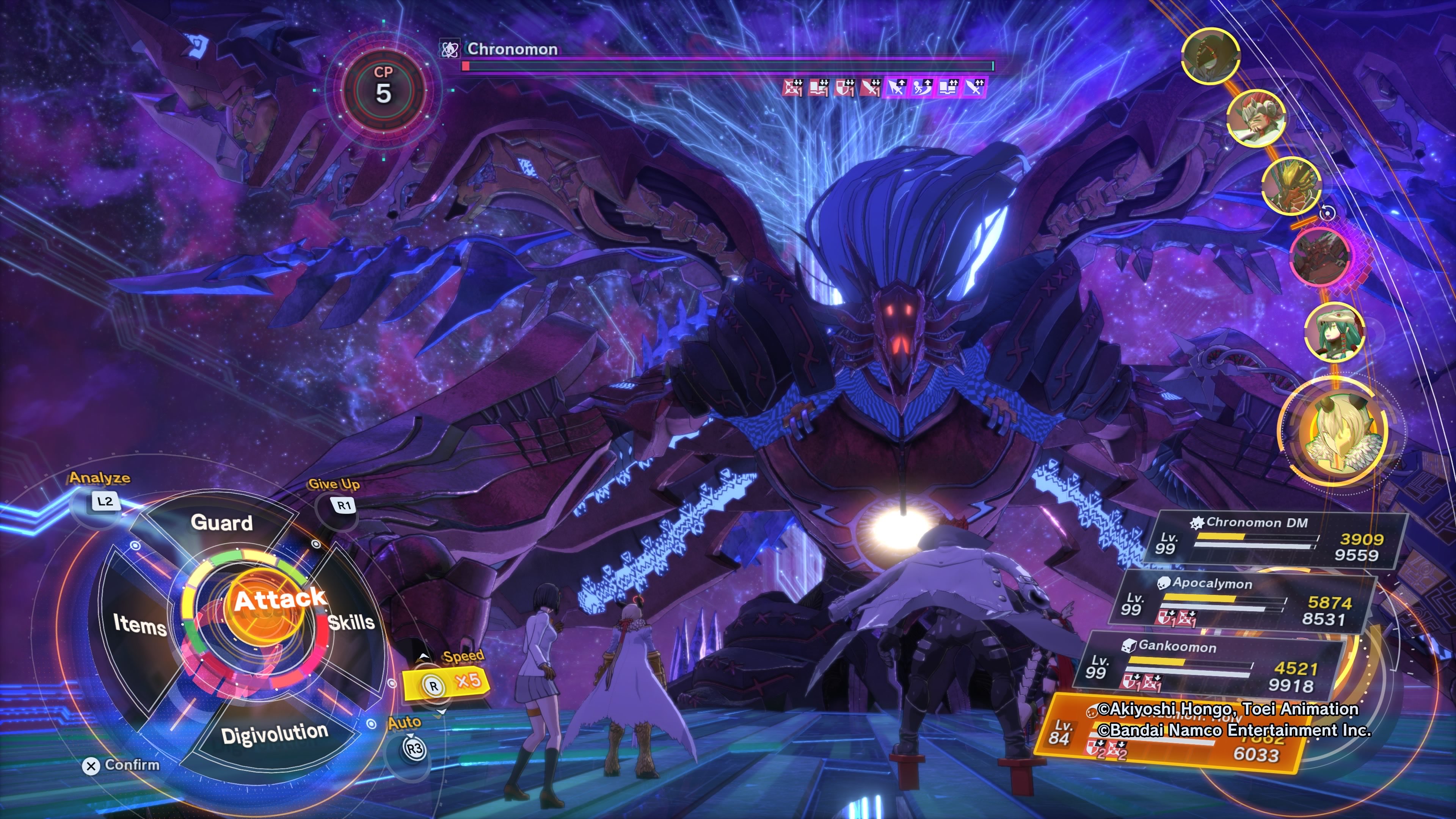
Task: Open the Items menu
Action: pyautogui.click(x=140, y=624)
